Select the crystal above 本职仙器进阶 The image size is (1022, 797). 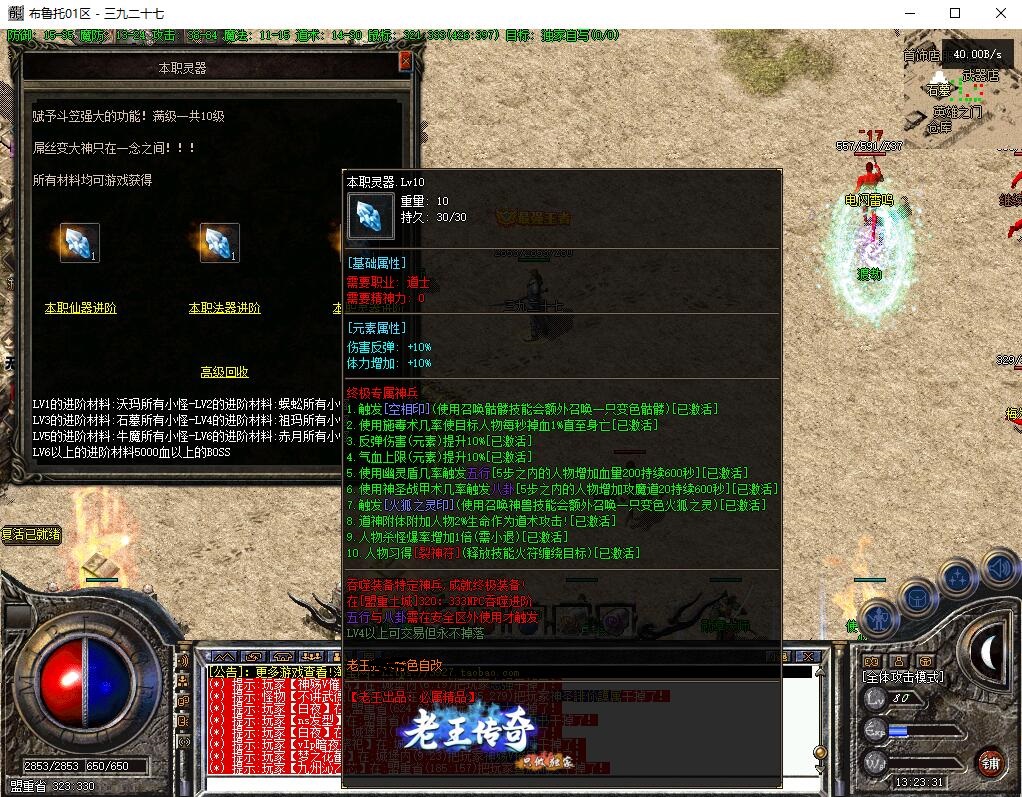point(79,243)
